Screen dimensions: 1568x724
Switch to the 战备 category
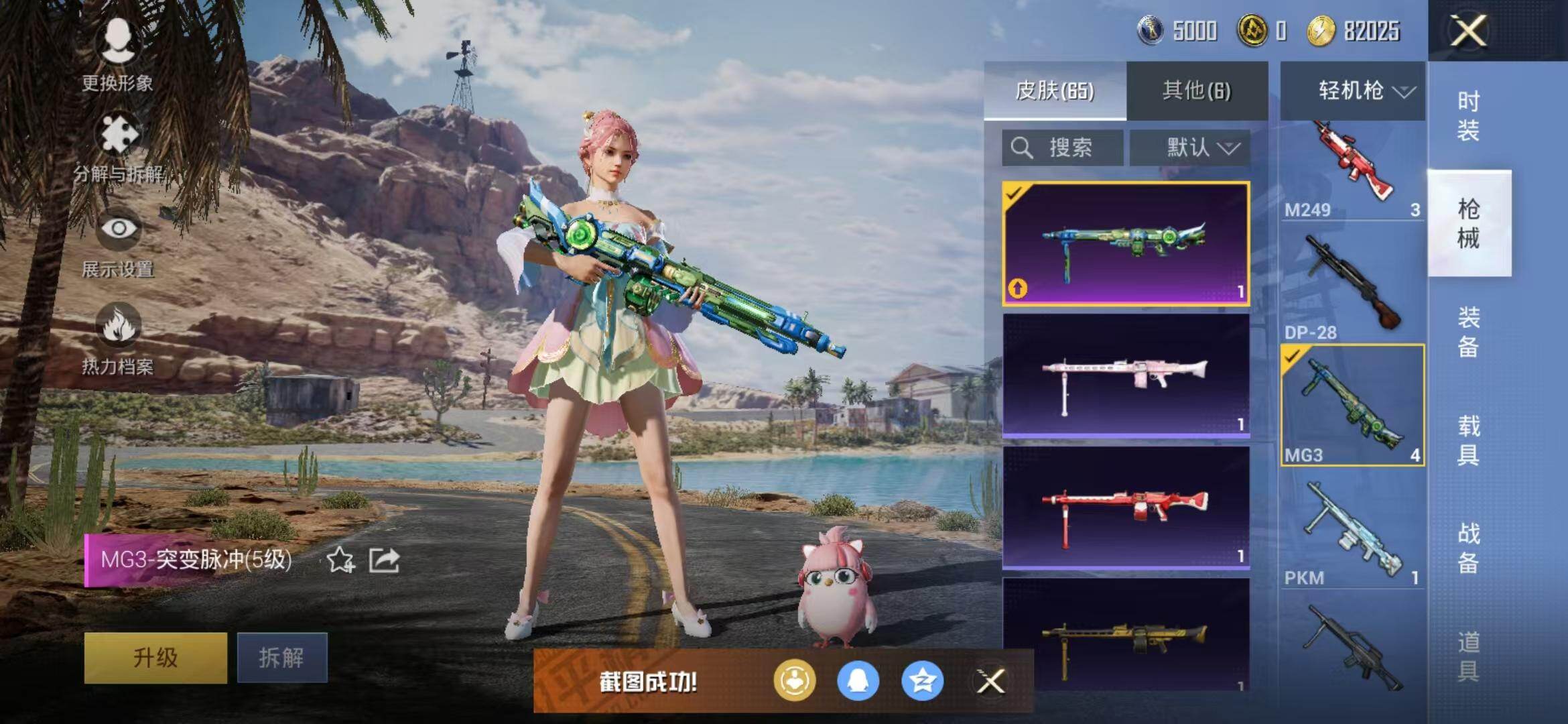[1469, 548]
